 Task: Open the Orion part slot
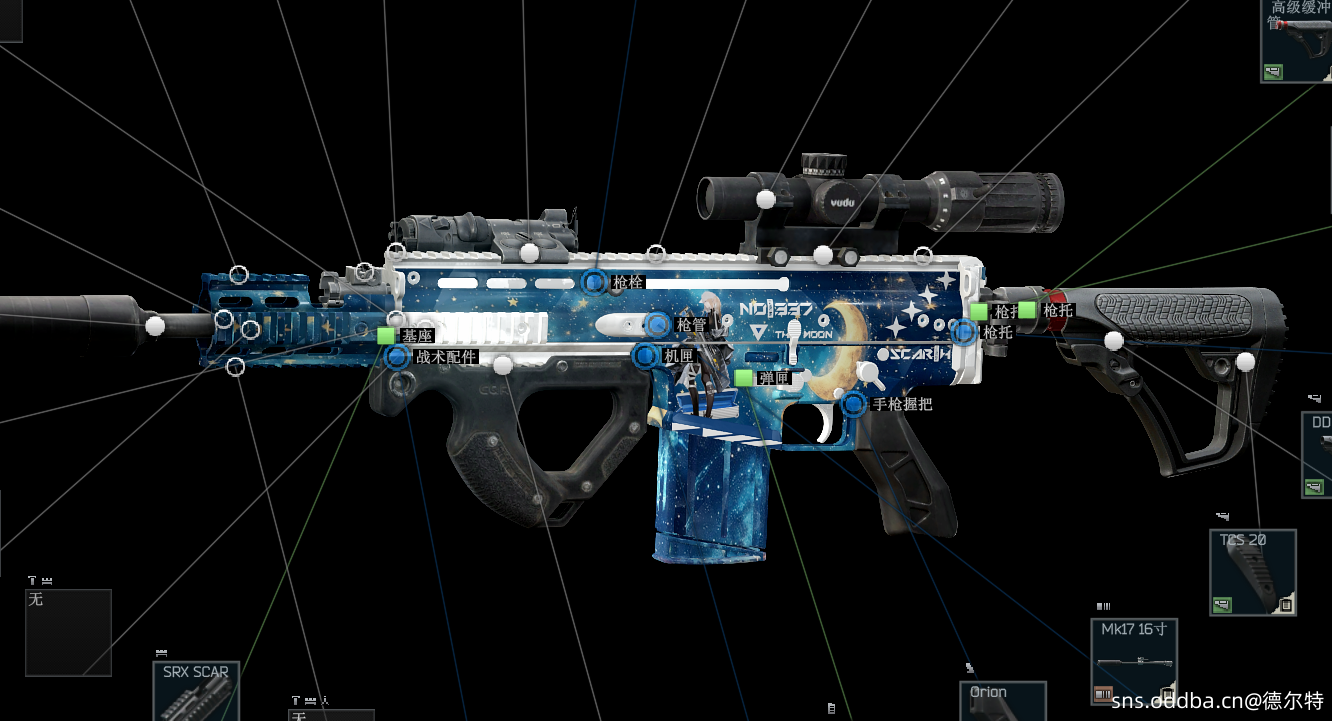point(1002,702)
